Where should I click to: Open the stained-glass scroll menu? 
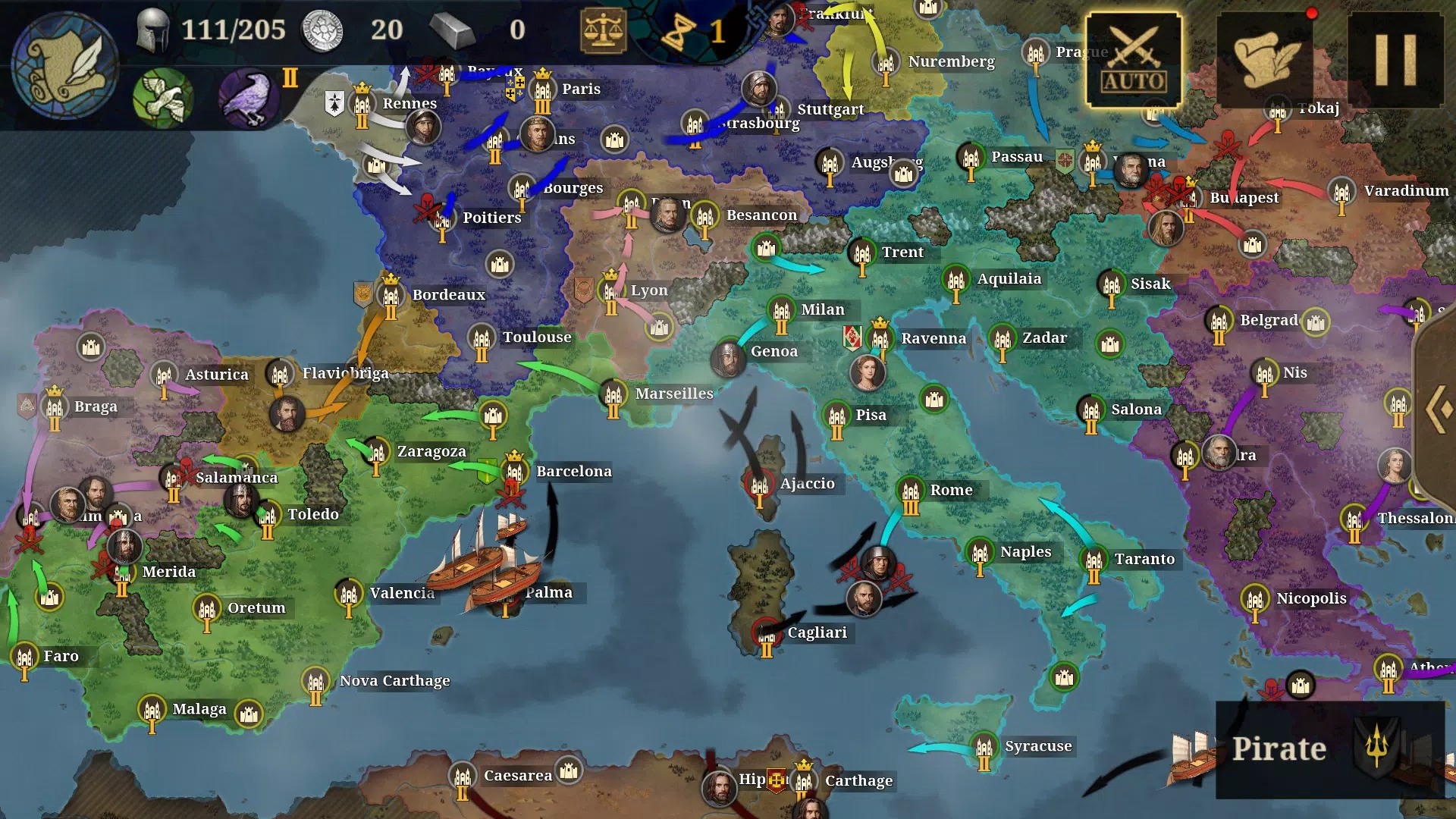coord(65,65)
